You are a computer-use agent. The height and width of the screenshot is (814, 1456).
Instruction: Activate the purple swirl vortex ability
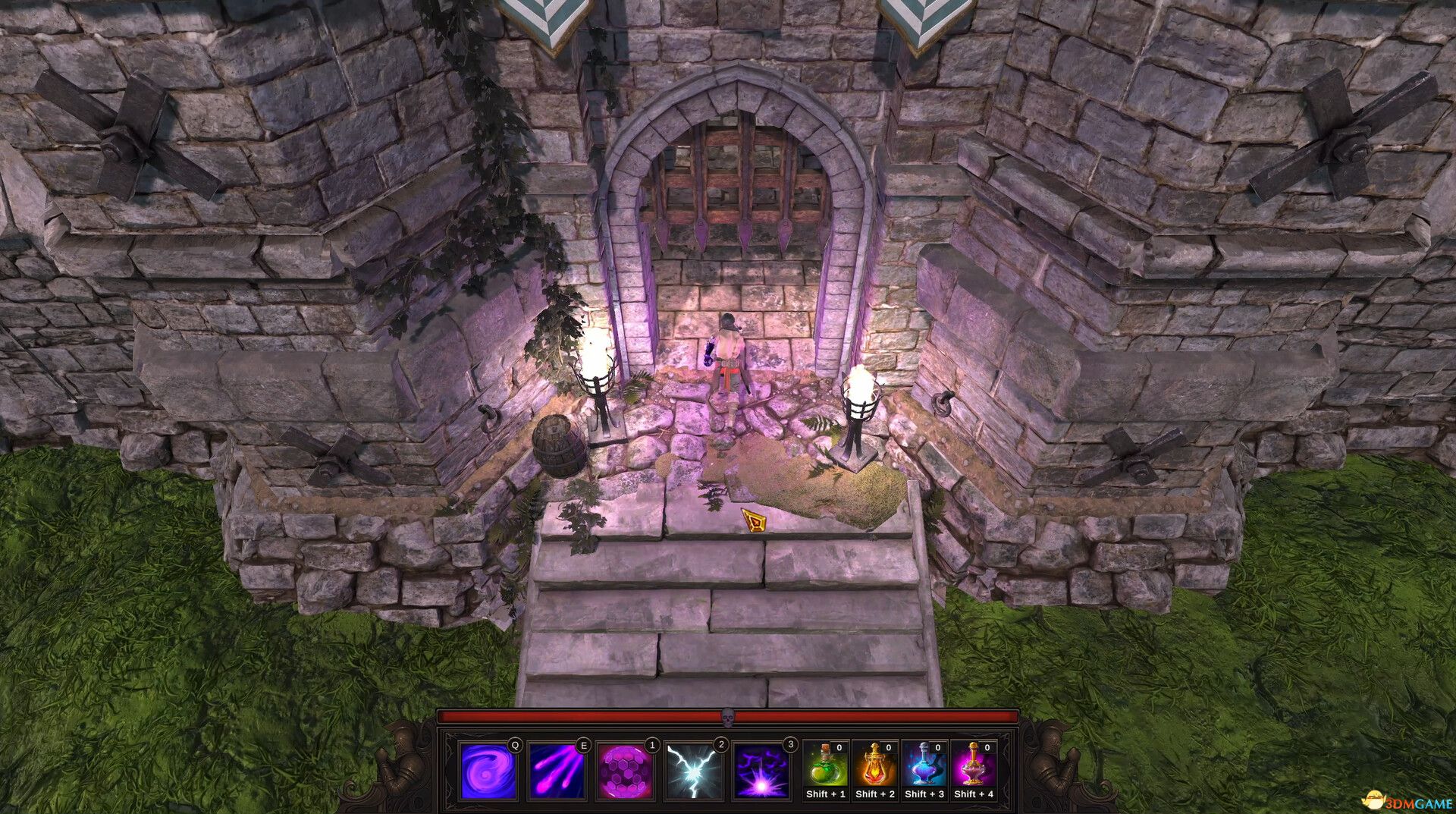click(488, 771)
